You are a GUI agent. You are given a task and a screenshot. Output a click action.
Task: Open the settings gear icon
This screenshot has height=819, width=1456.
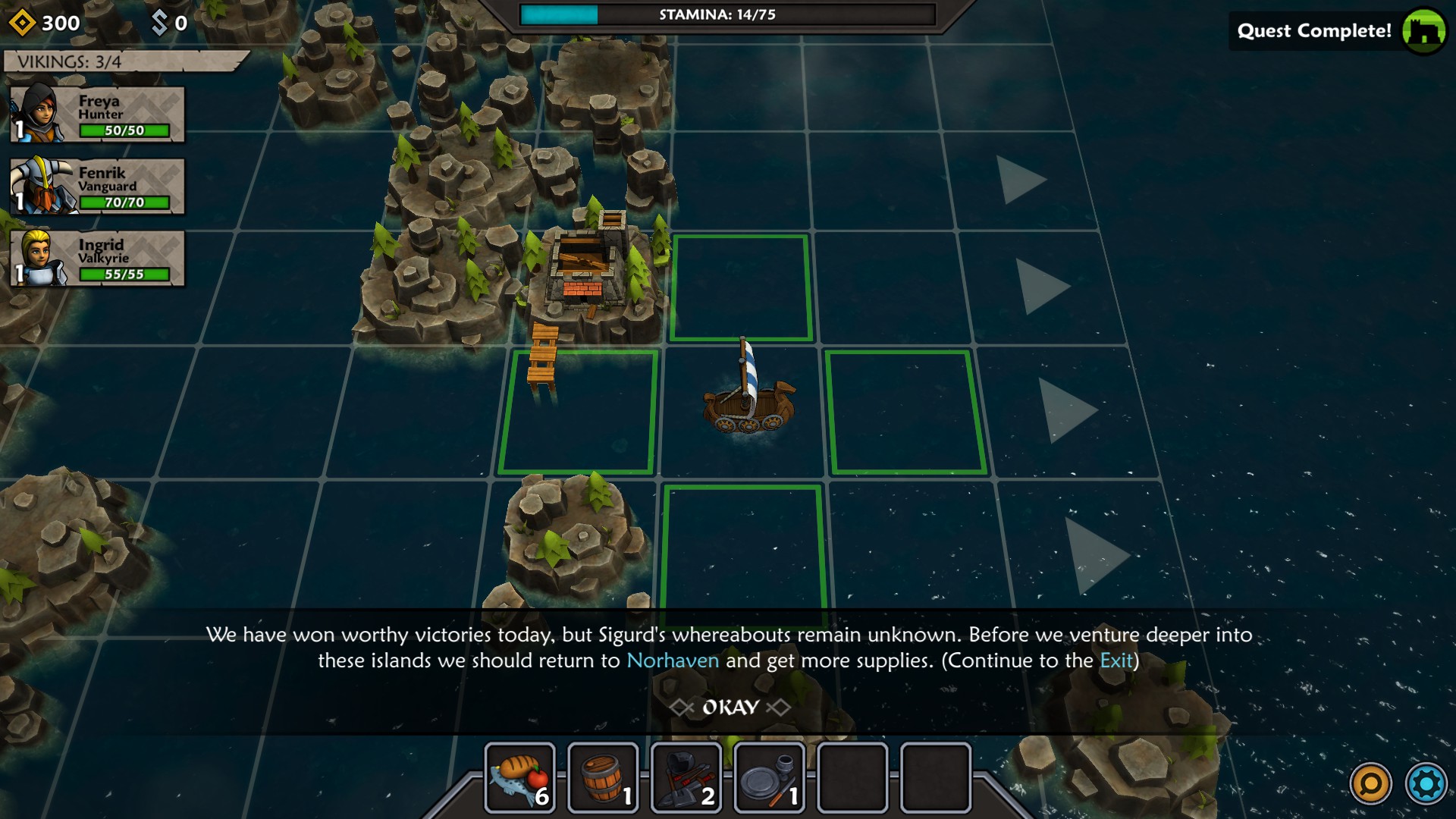(x=1426, y=783)
